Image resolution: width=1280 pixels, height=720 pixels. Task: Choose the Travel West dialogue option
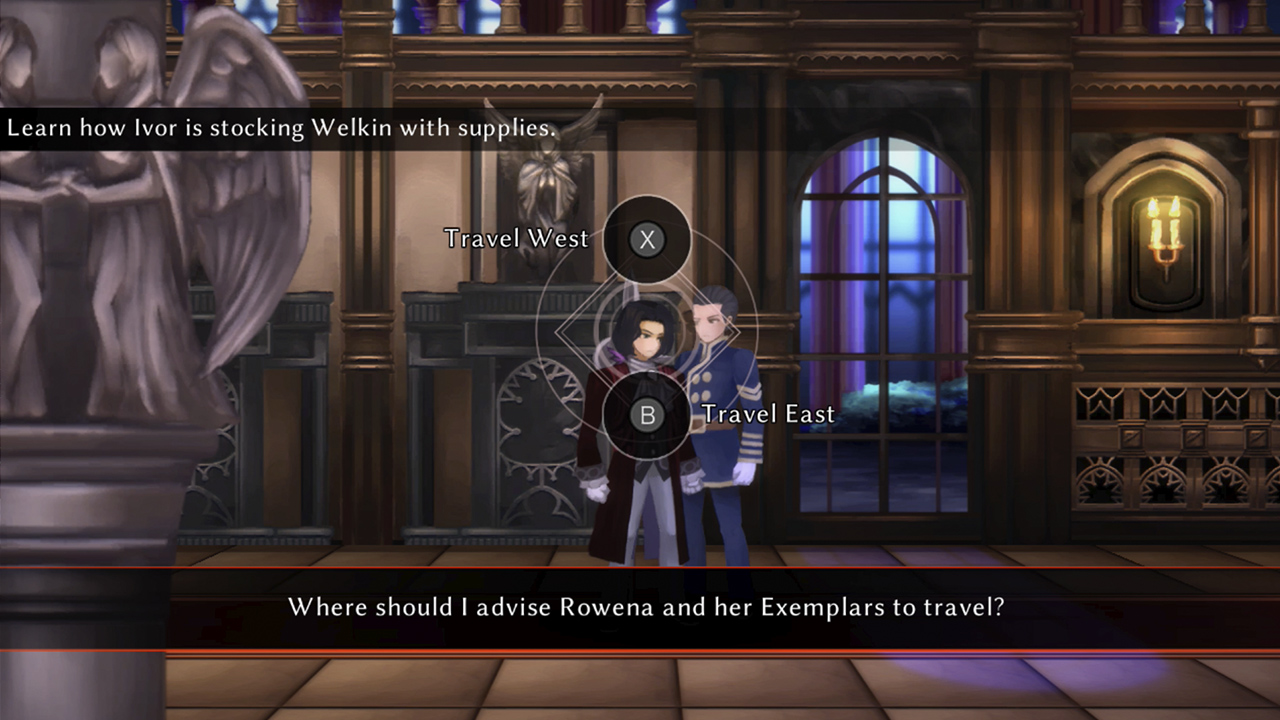click(x=647, y=239)
